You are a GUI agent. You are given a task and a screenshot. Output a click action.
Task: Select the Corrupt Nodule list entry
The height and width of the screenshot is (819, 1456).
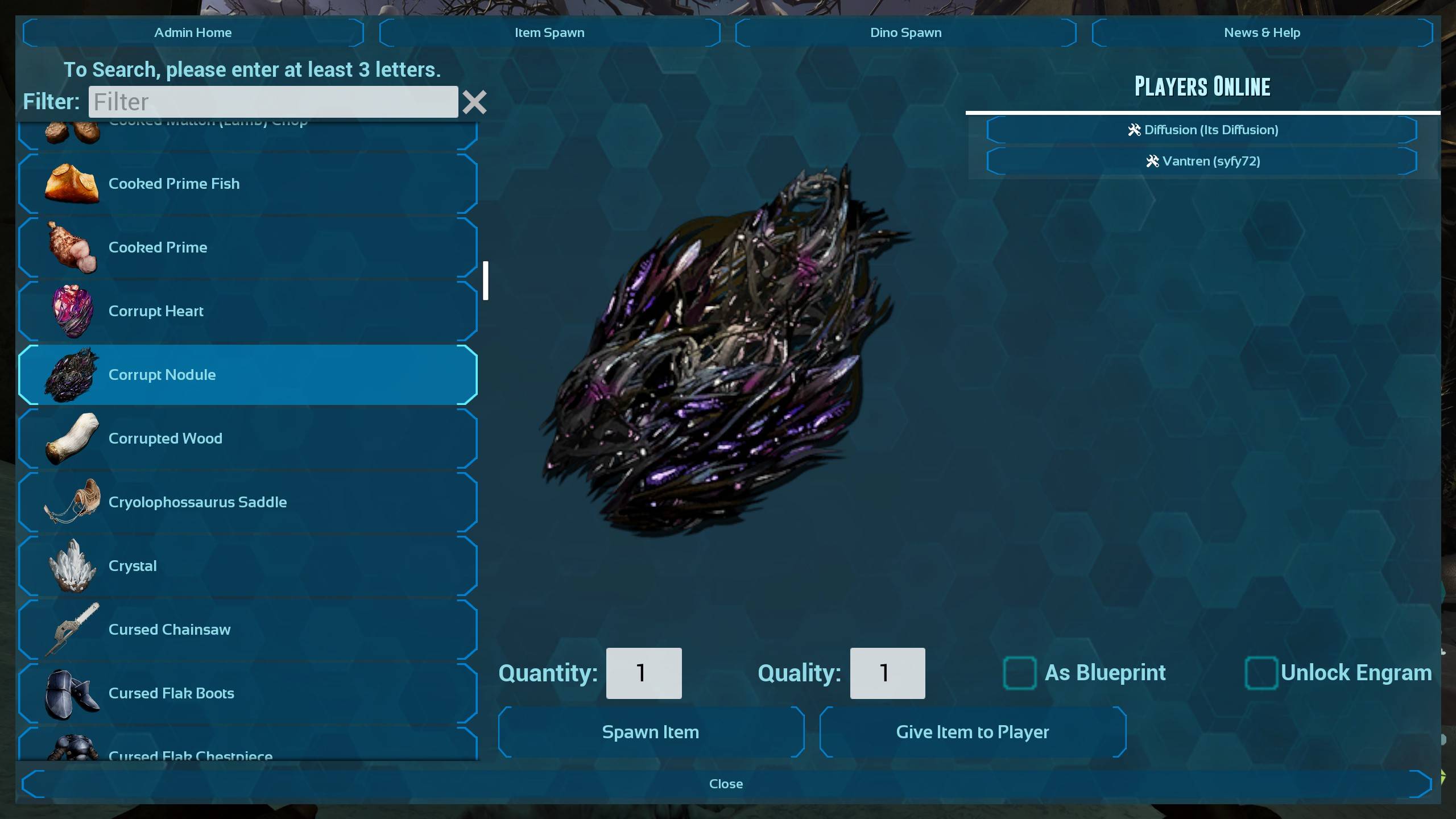pyautogui.click(x=248, y=375)
